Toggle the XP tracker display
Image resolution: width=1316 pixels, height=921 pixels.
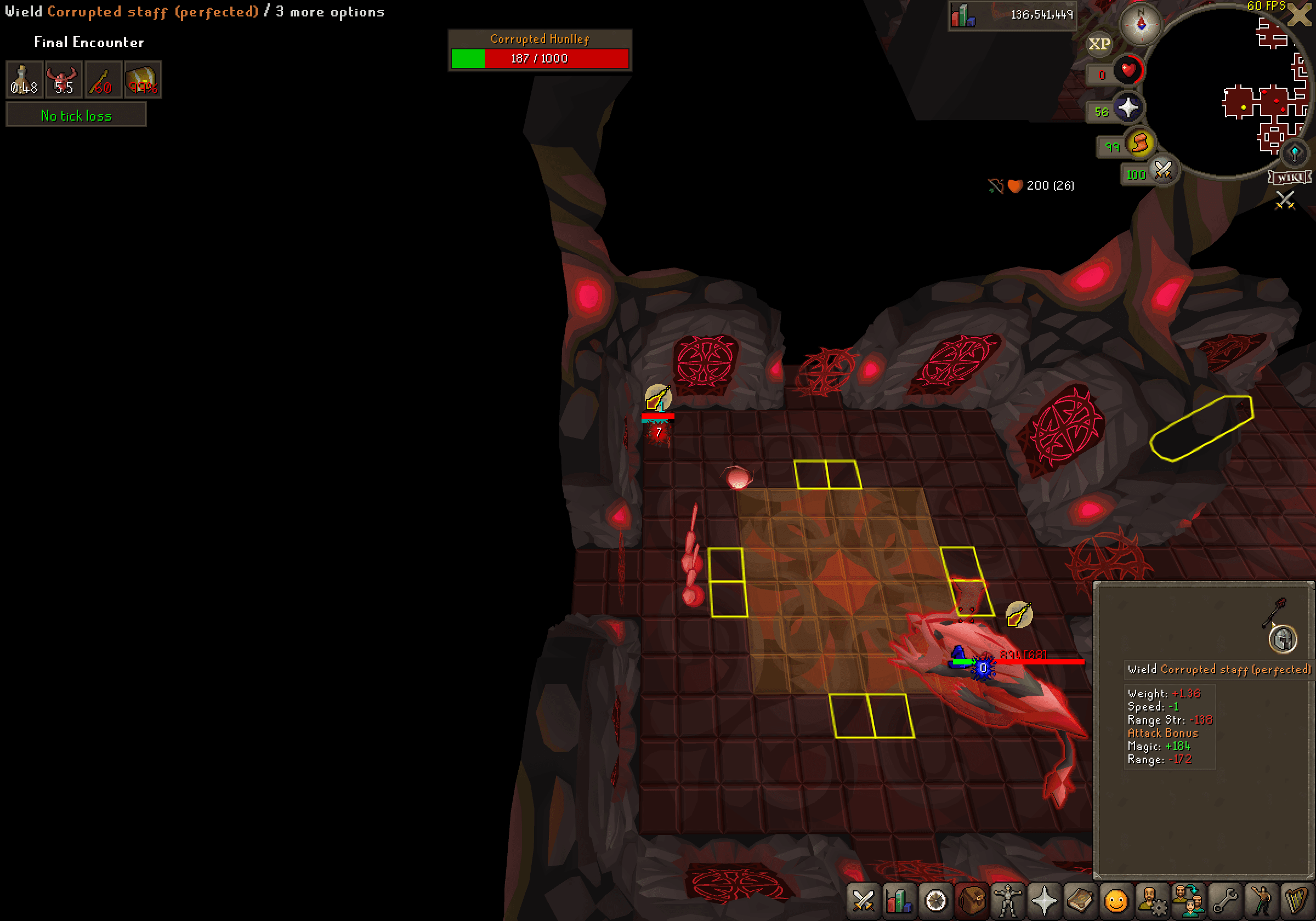pos(1100,43)
